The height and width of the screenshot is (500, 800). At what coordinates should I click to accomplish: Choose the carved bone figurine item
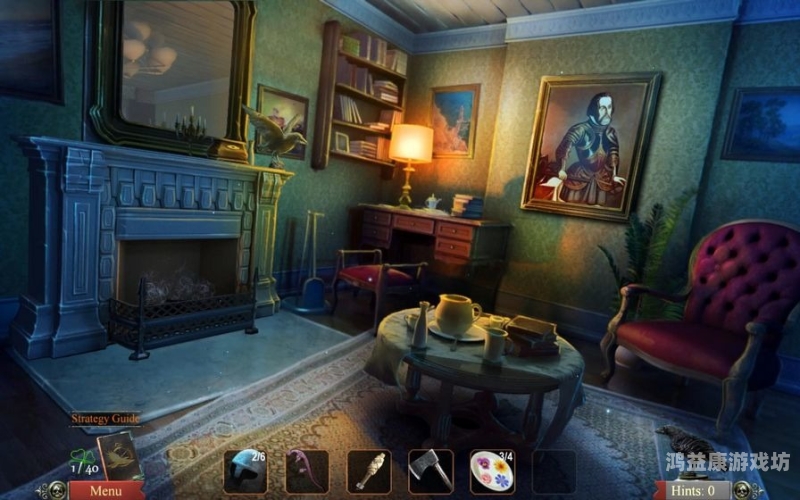tap(369, 471)
